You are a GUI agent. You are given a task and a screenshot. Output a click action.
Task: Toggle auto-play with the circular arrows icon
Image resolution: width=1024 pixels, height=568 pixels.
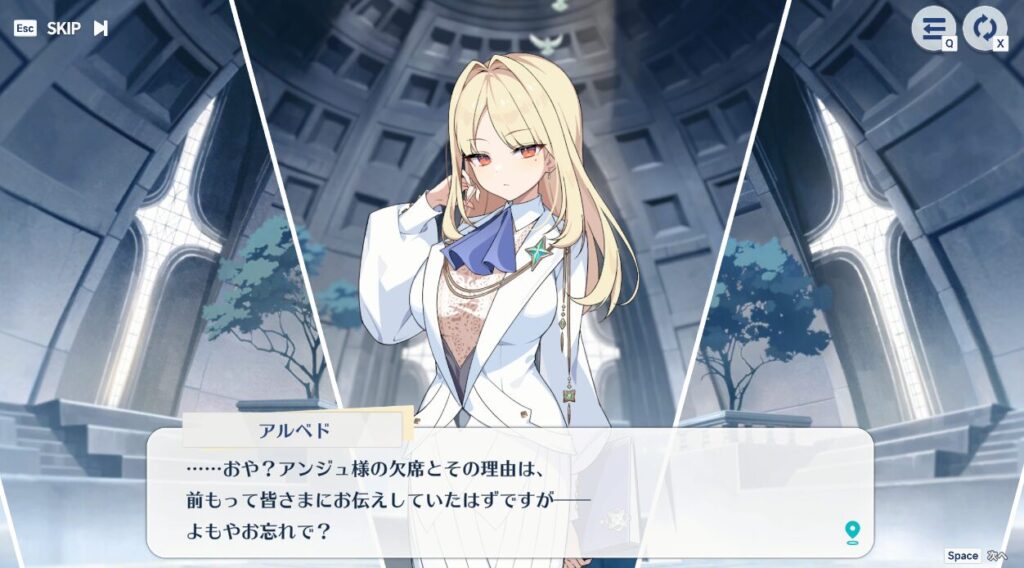983,27
